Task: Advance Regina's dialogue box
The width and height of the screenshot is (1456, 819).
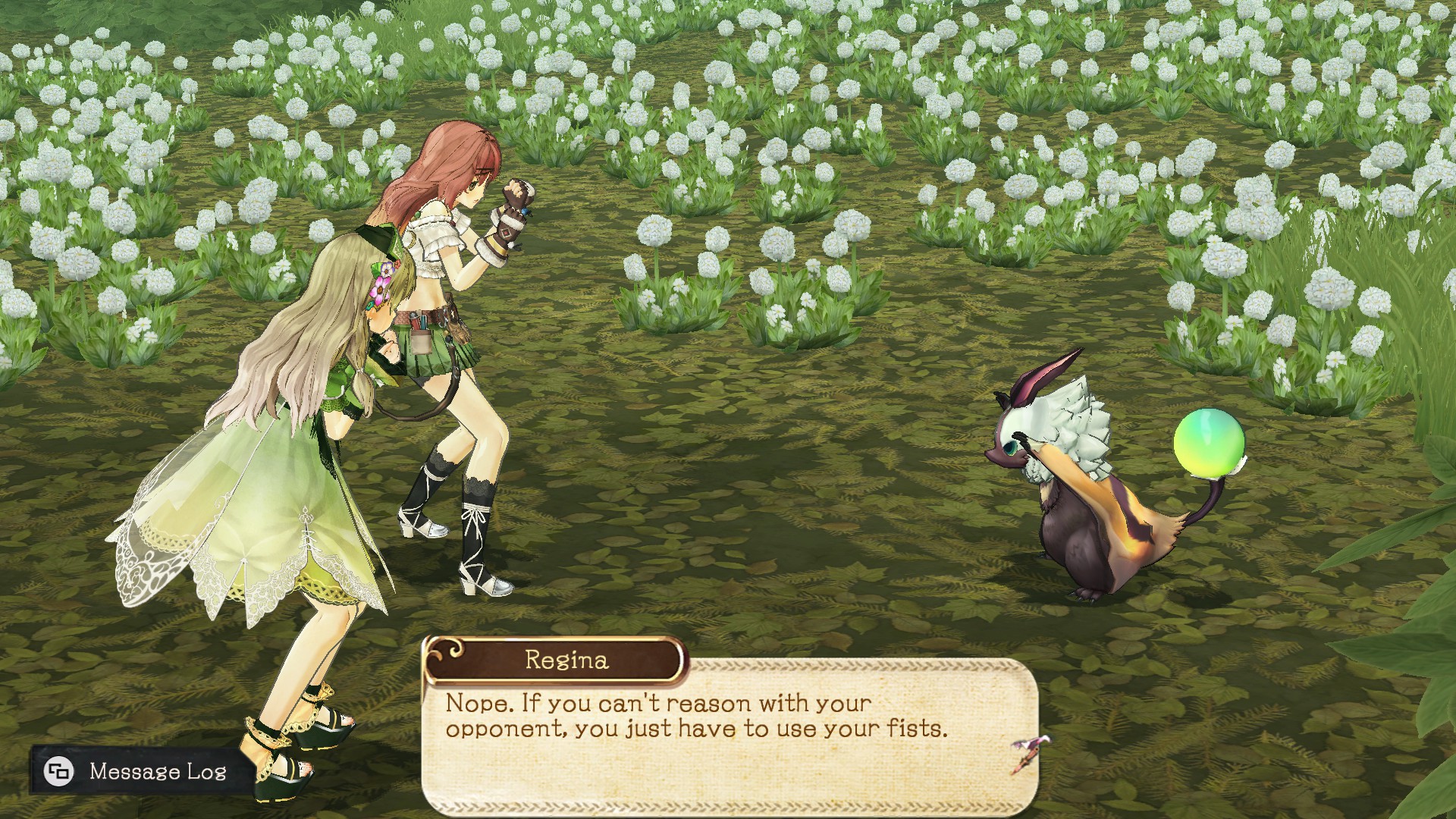Action: (x=1030, y=753)
